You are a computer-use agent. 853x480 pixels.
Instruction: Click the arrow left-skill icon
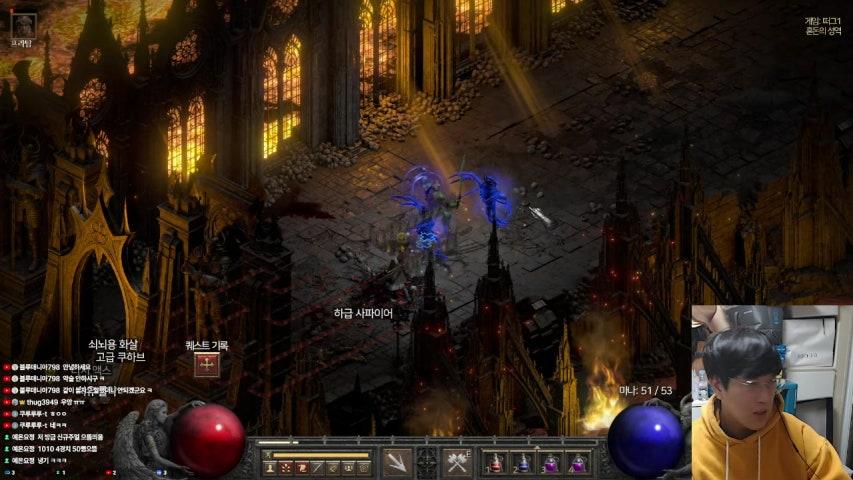[397, 463]
